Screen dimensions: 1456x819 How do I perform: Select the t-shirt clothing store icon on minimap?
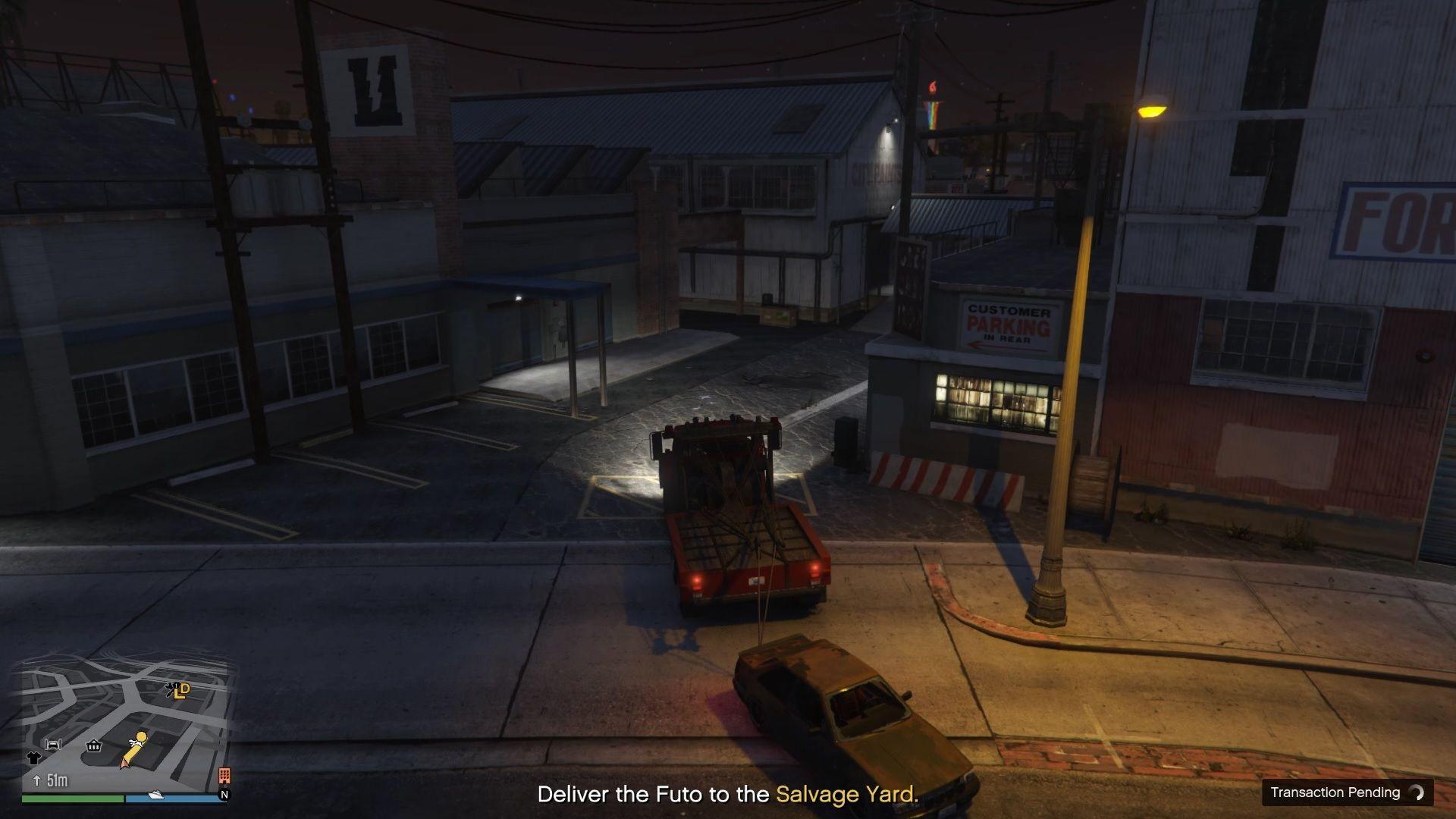(x=34, y=758)
